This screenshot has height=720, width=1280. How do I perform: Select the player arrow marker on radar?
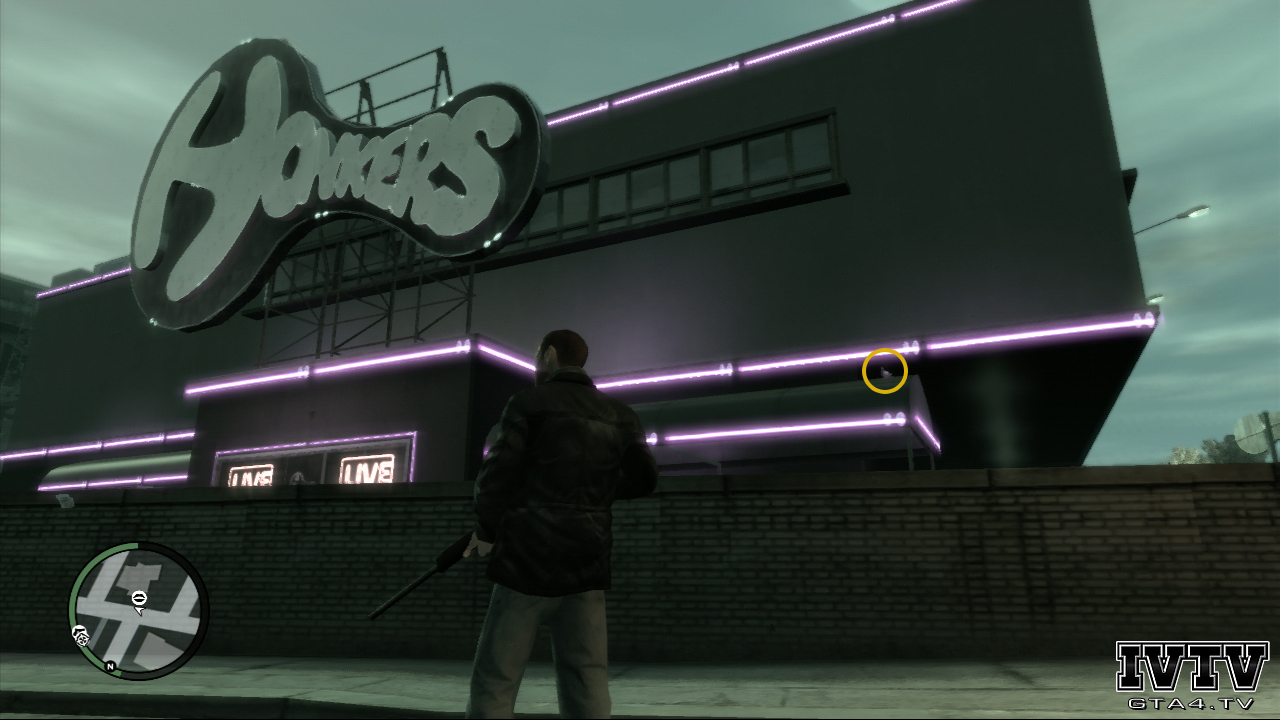[140, 609]
